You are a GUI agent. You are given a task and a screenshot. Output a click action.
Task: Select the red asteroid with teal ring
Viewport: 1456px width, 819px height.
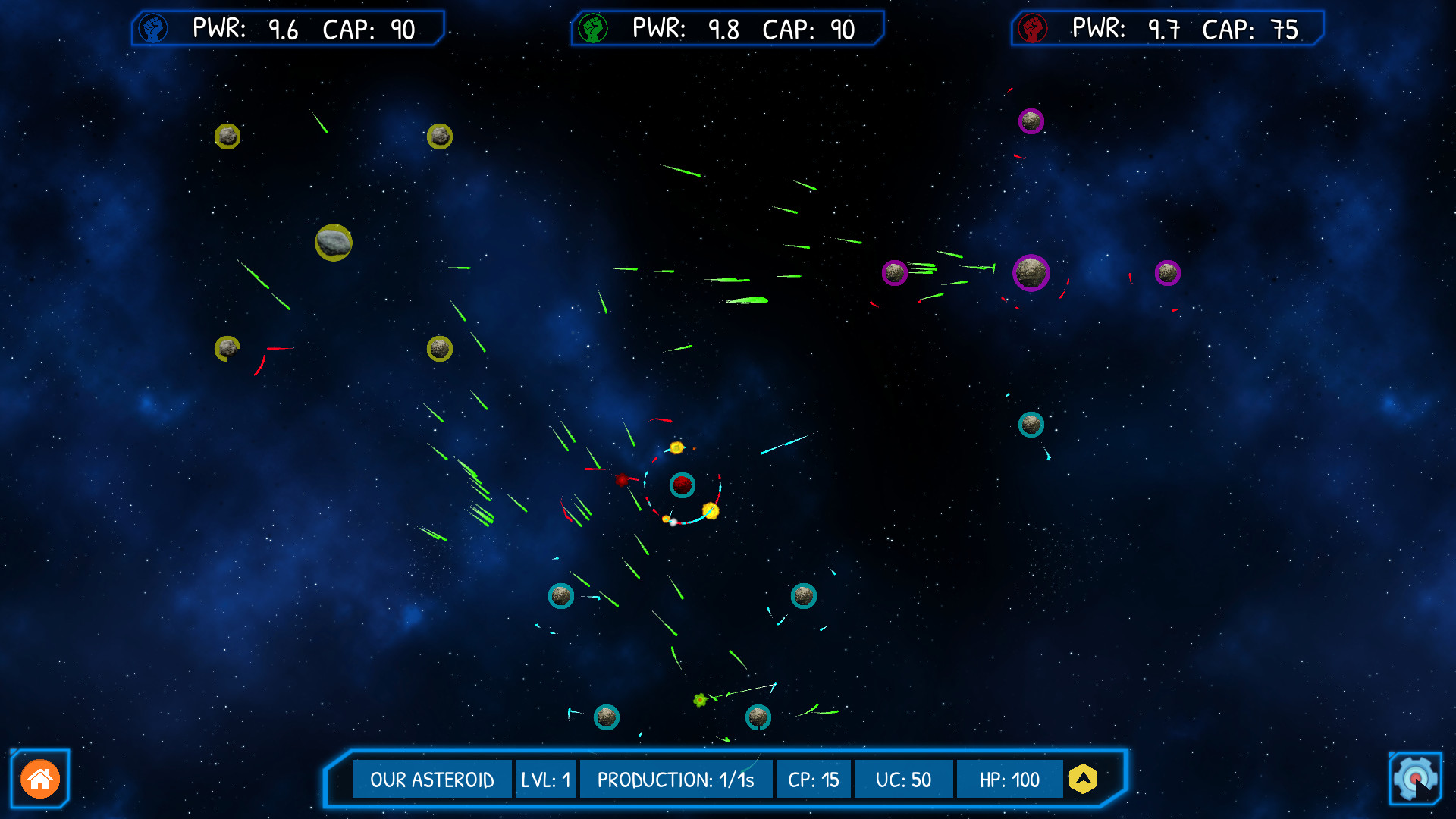tap(682, 485)
